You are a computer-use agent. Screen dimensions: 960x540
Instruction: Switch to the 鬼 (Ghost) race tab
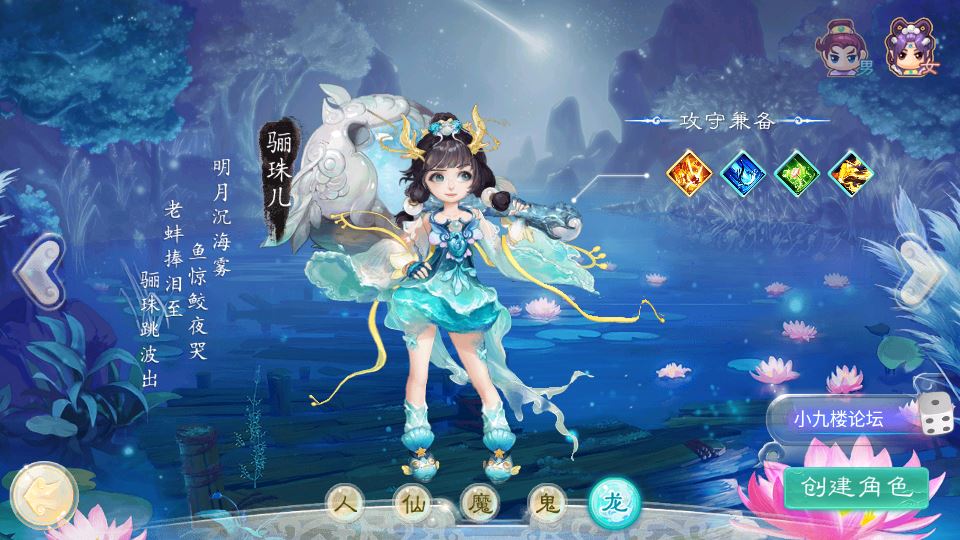point(542,503)
